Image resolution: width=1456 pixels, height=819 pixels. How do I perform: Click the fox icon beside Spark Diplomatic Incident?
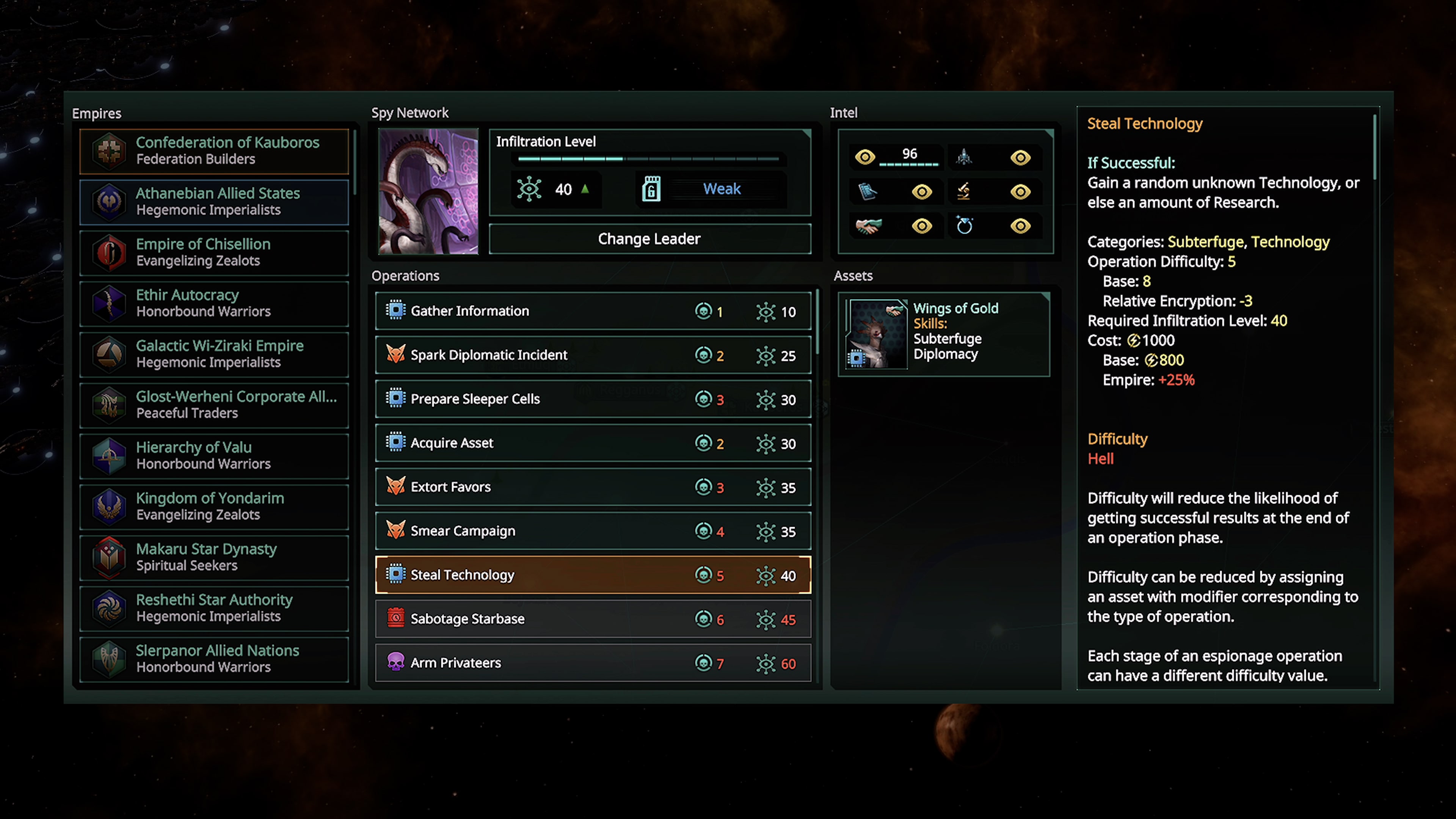tap(395, 355)
